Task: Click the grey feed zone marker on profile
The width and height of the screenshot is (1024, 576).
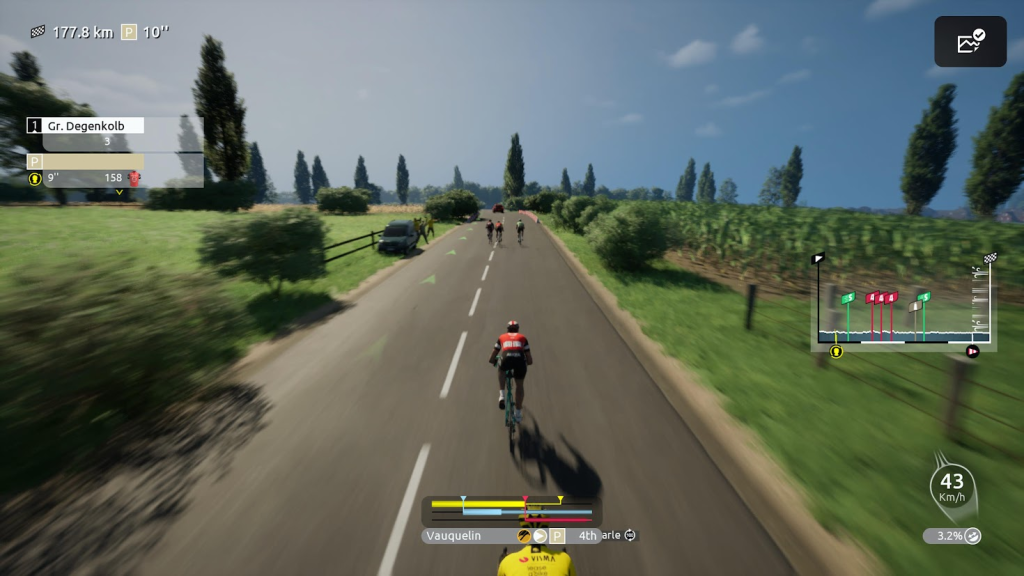Action: click(x=914, y=305)
